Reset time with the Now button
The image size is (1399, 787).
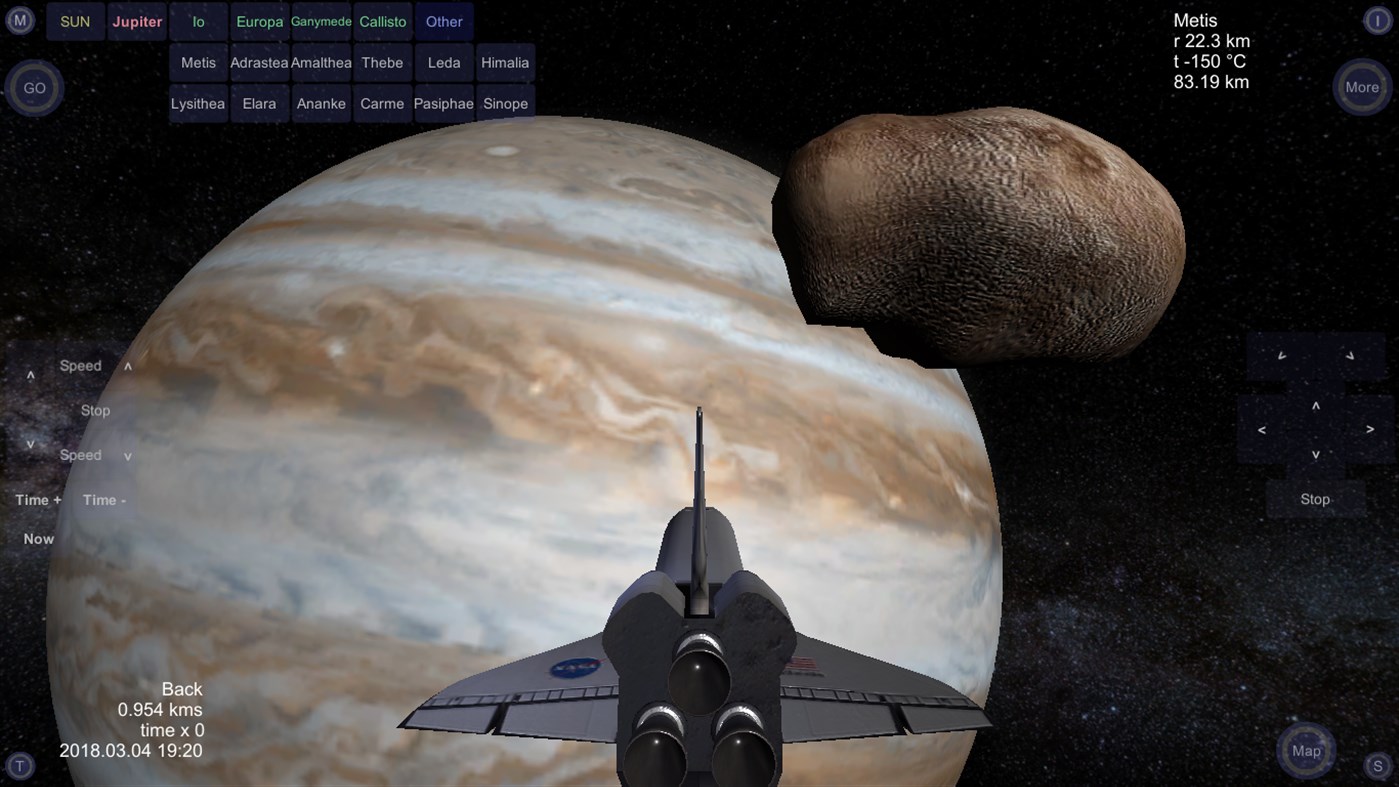pyautogui.click(x=38, y=538)
